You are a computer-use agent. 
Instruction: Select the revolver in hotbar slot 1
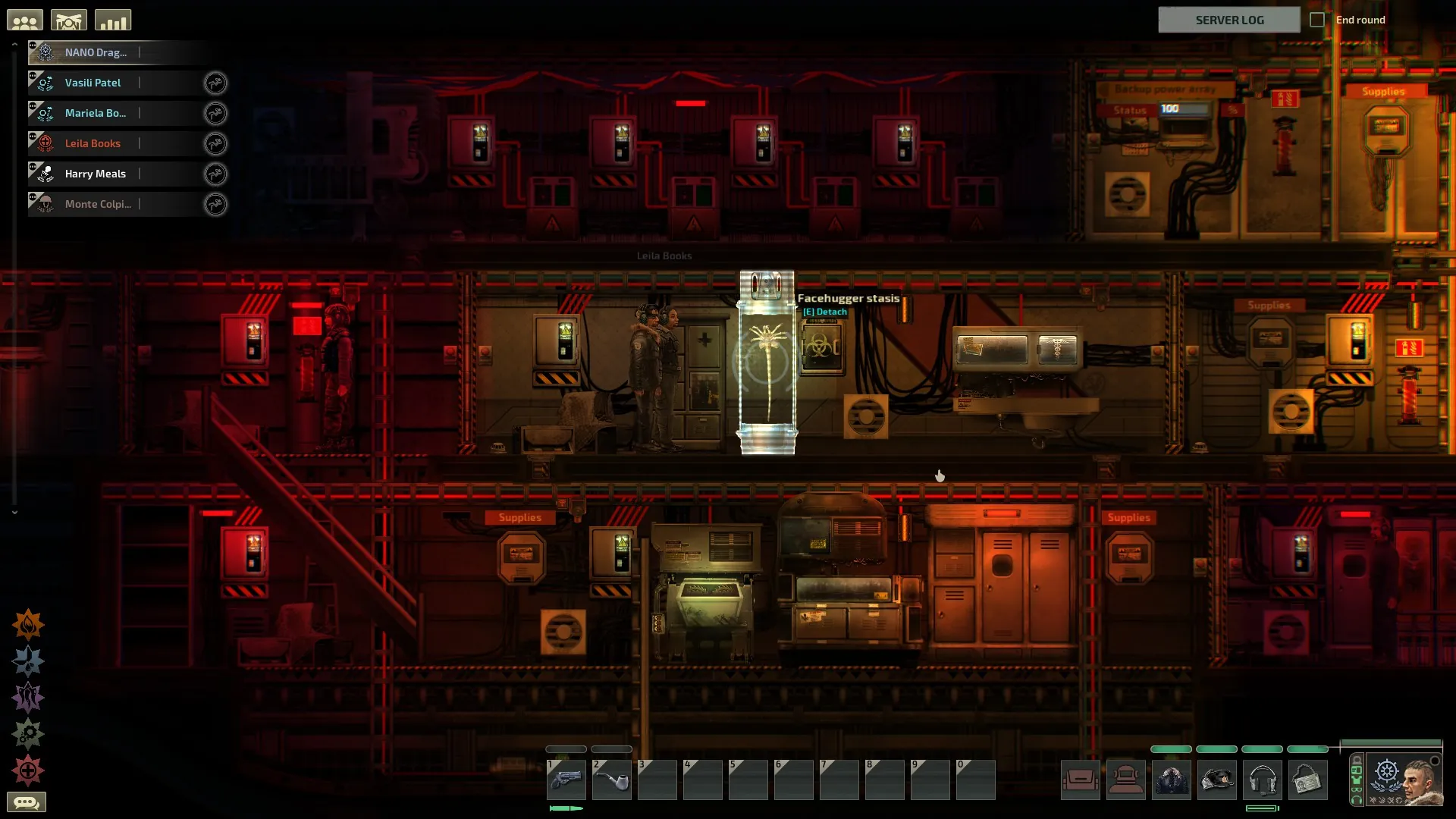click(566, 780)
